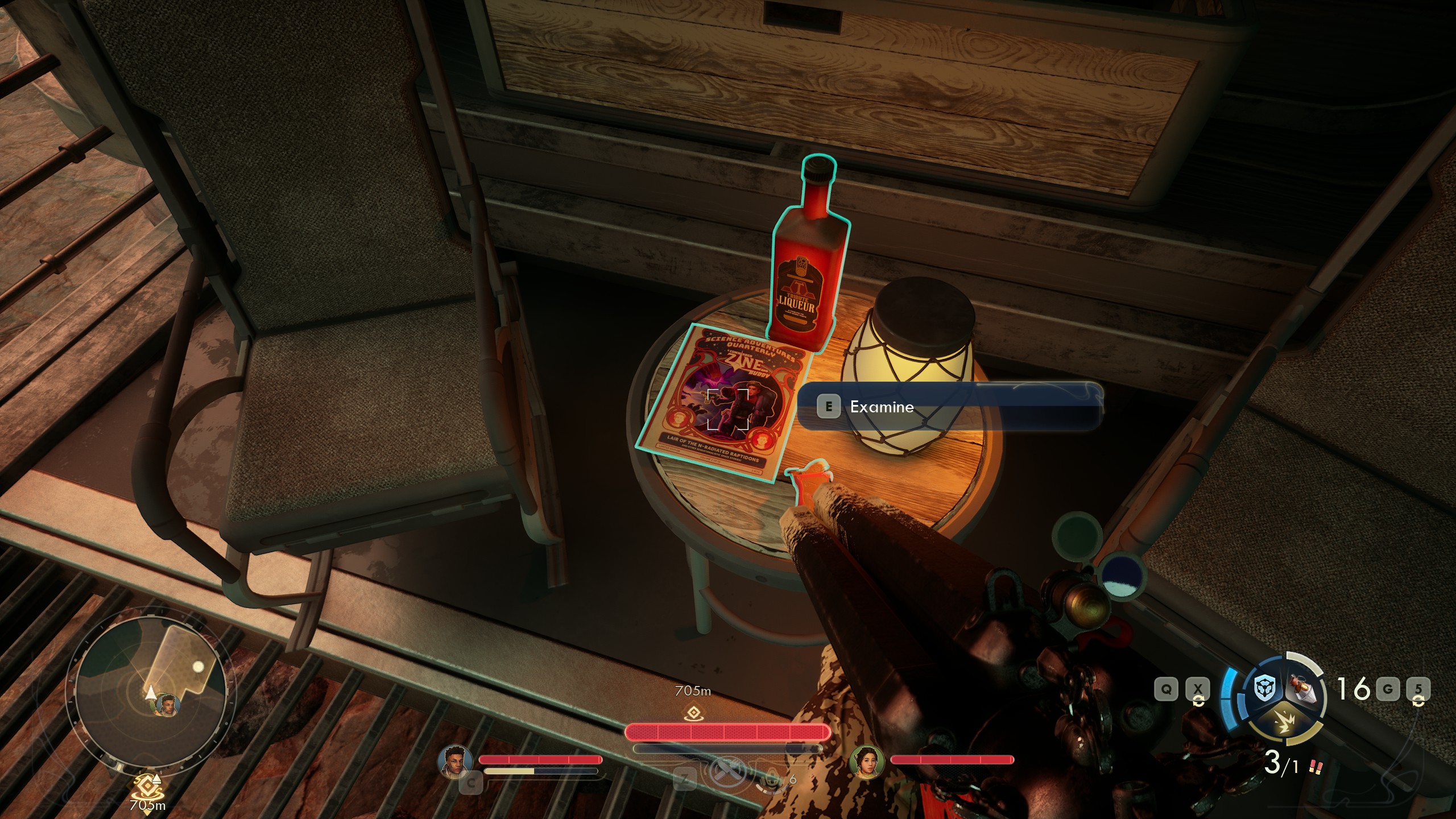Click the waypoint marker icon below the minimap
Screen dimensions: 1456x819
pyautogui.click(x=149, y=785)
